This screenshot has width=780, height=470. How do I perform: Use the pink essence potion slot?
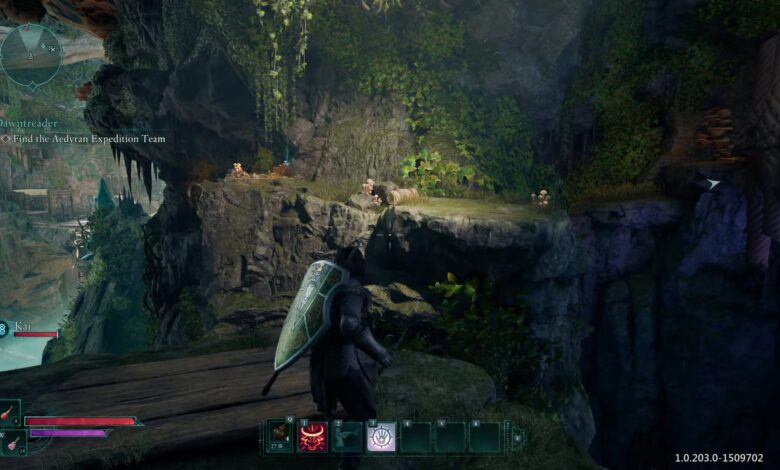coord(11,440)
